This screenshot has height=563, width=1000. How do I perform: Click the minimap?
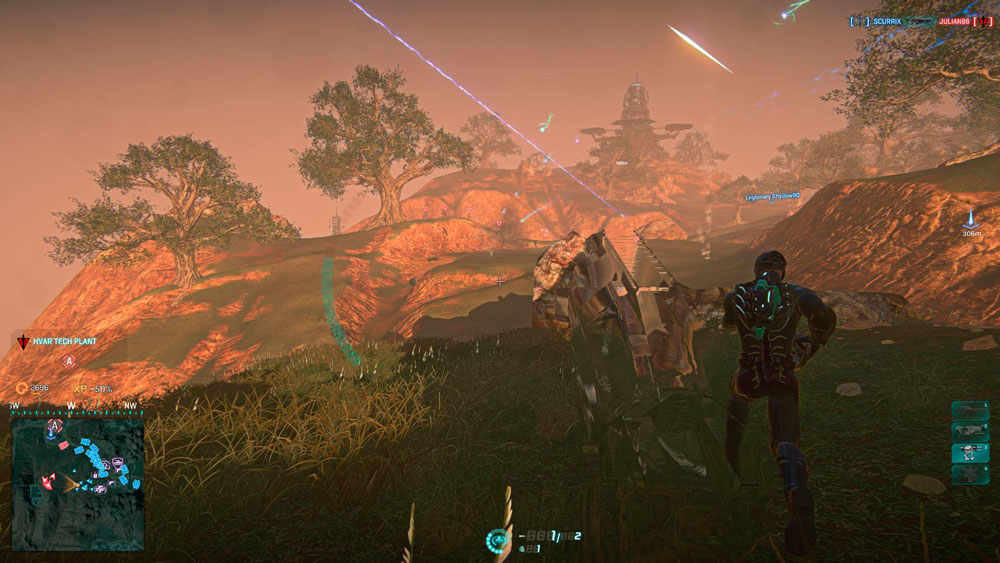point(77,483)
